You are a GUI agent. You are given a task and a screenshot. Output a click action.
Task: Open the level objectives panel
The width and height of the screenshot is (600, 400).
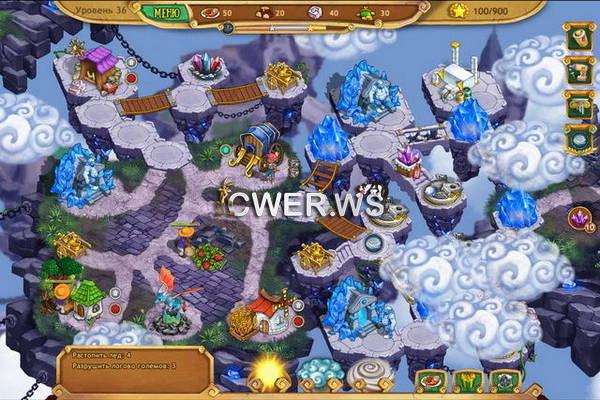click(x=130, y=359)
